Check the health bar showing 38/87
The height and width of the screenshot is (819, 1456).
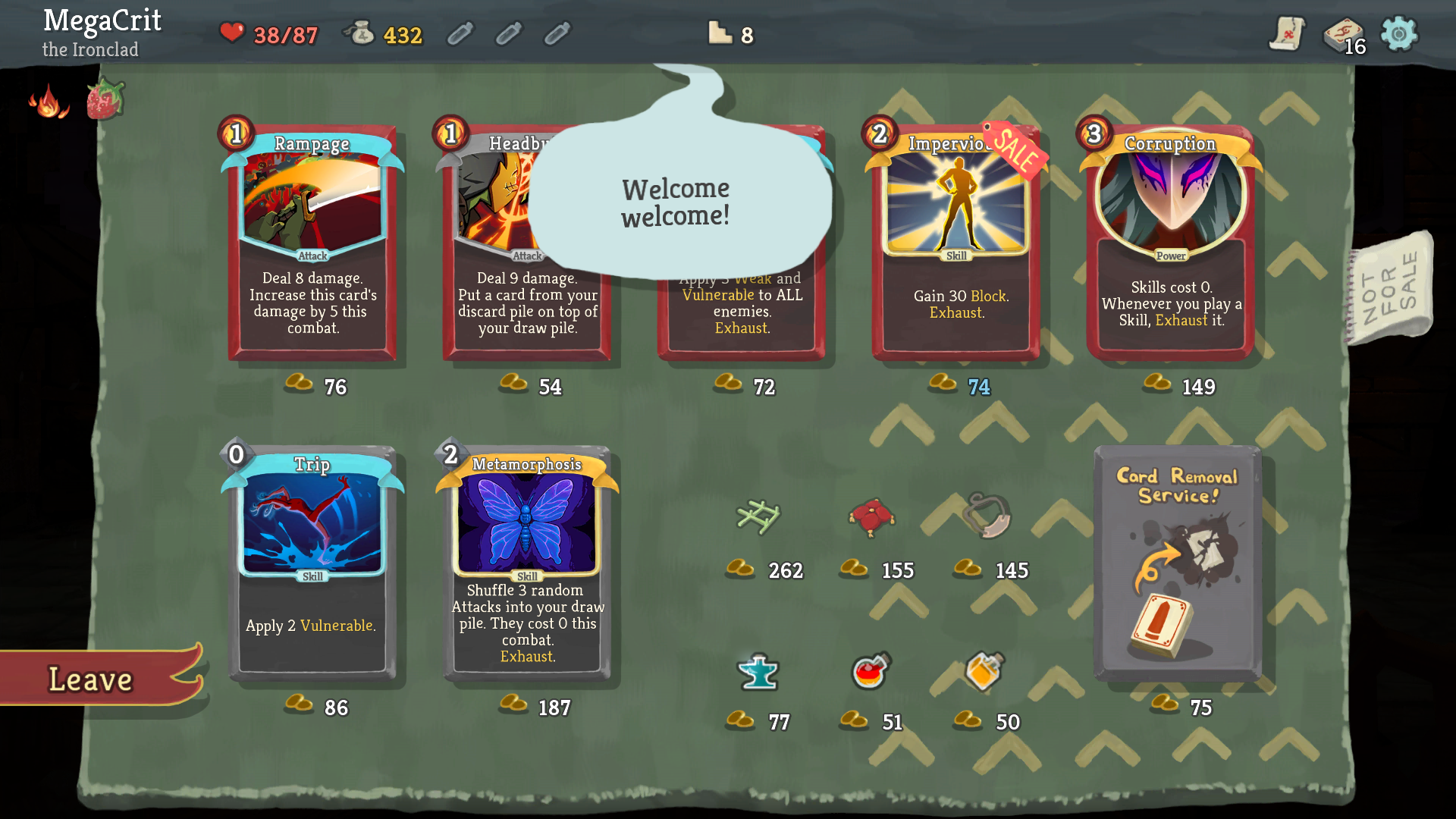point(269,33)
